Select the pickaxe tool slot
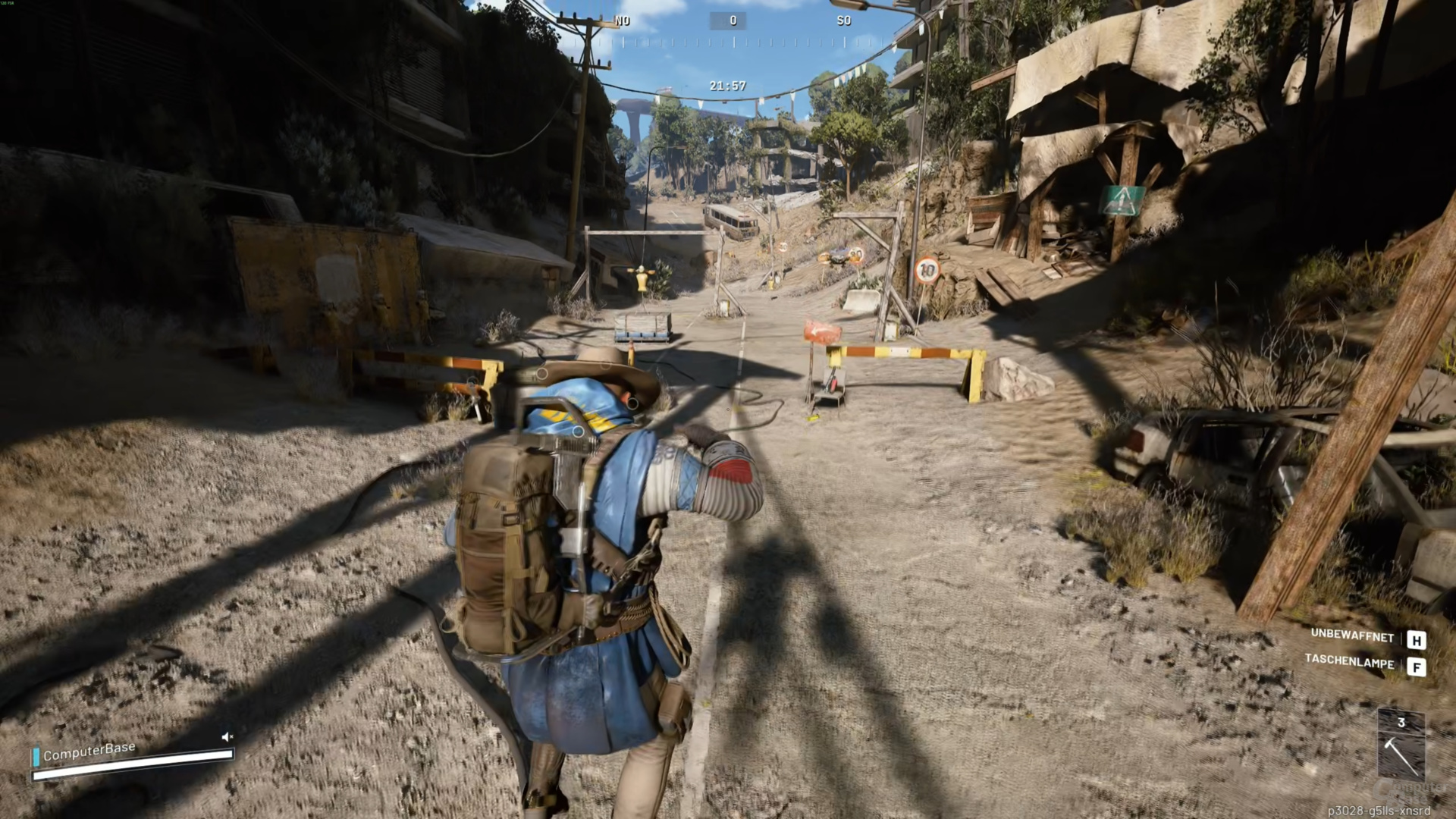The image size is (1456, 819). tap(1401, 747)
